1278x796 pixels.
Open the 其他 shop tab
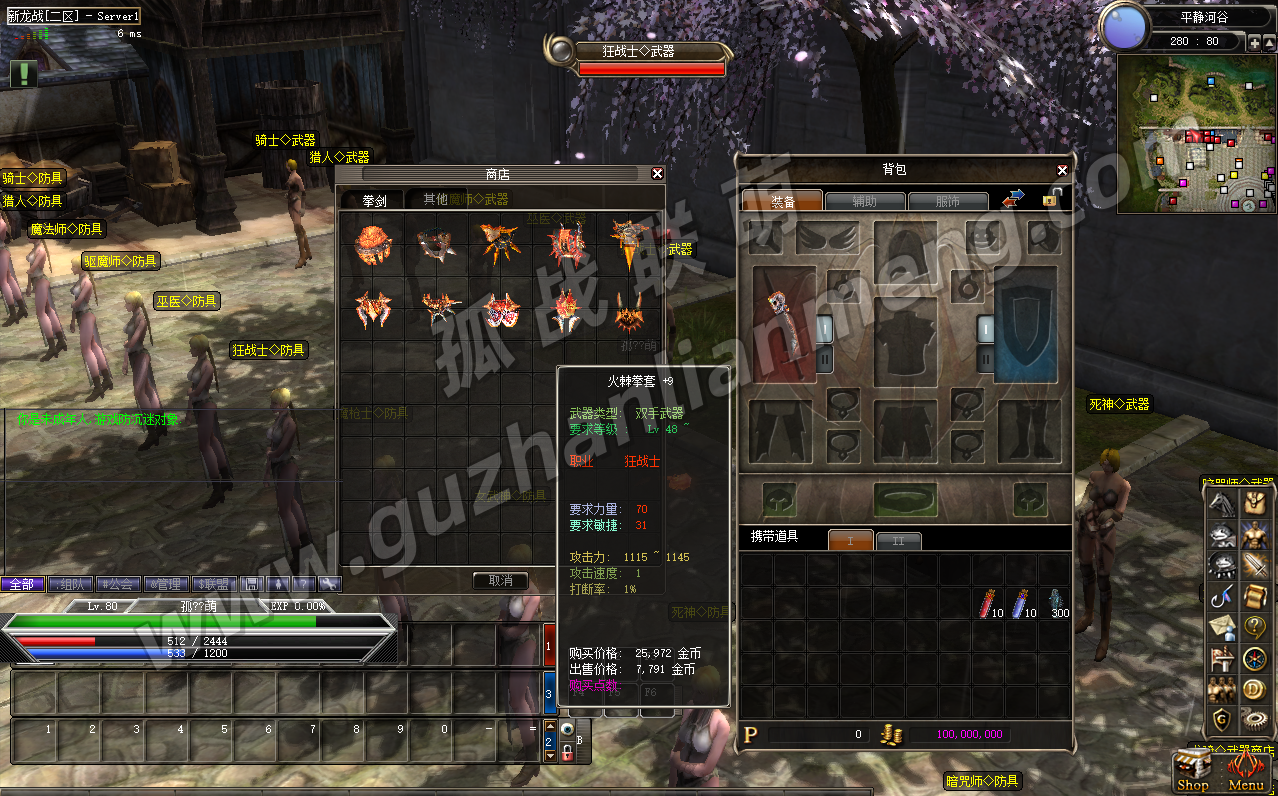click(x=435, y=200)
